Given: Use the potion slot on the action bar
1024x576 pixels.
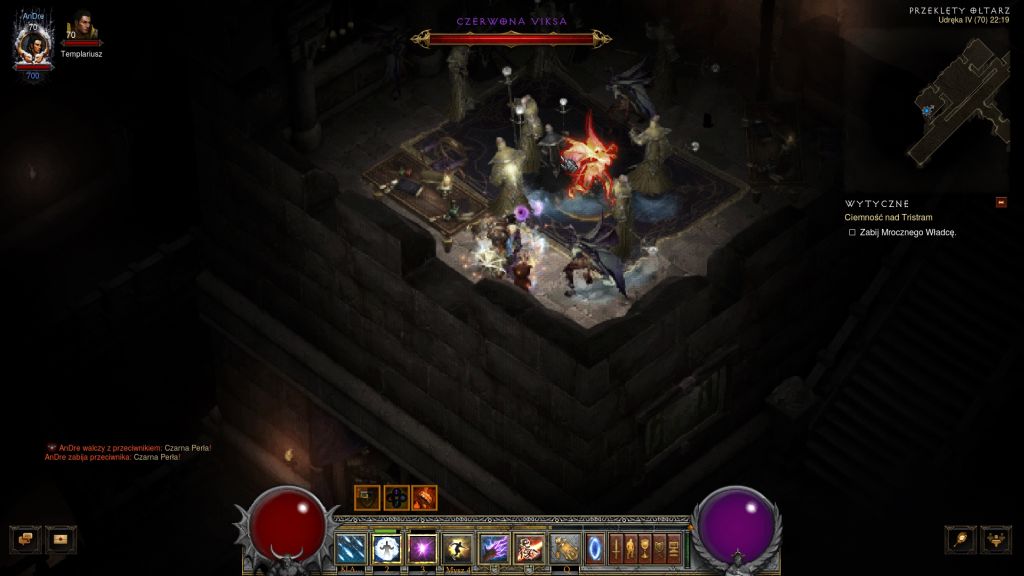Looking at the screenshot, I should (565, 548).
